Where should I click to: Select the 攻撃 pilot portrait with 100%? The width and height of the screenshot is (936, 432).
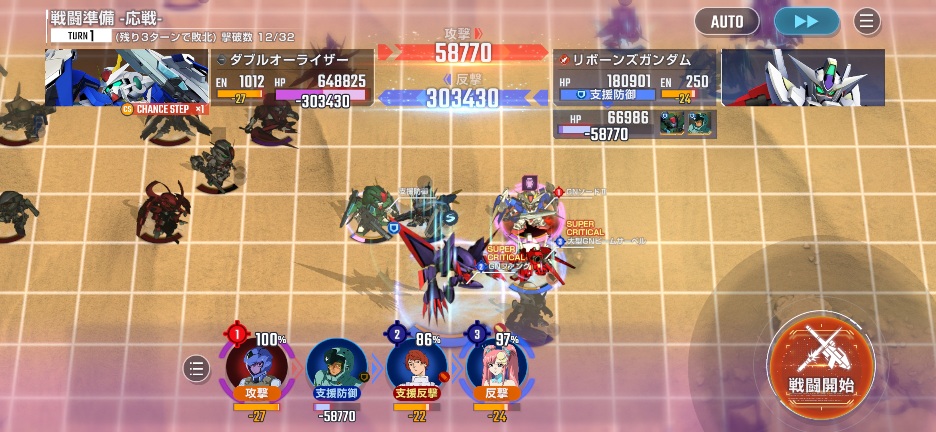256,365
